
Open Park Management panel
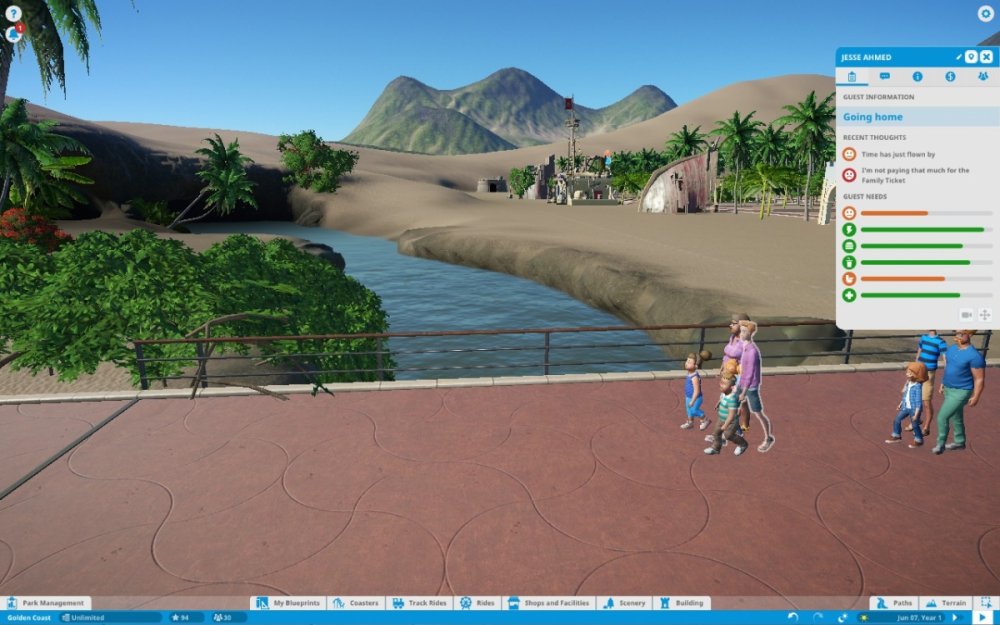point(47,603)
